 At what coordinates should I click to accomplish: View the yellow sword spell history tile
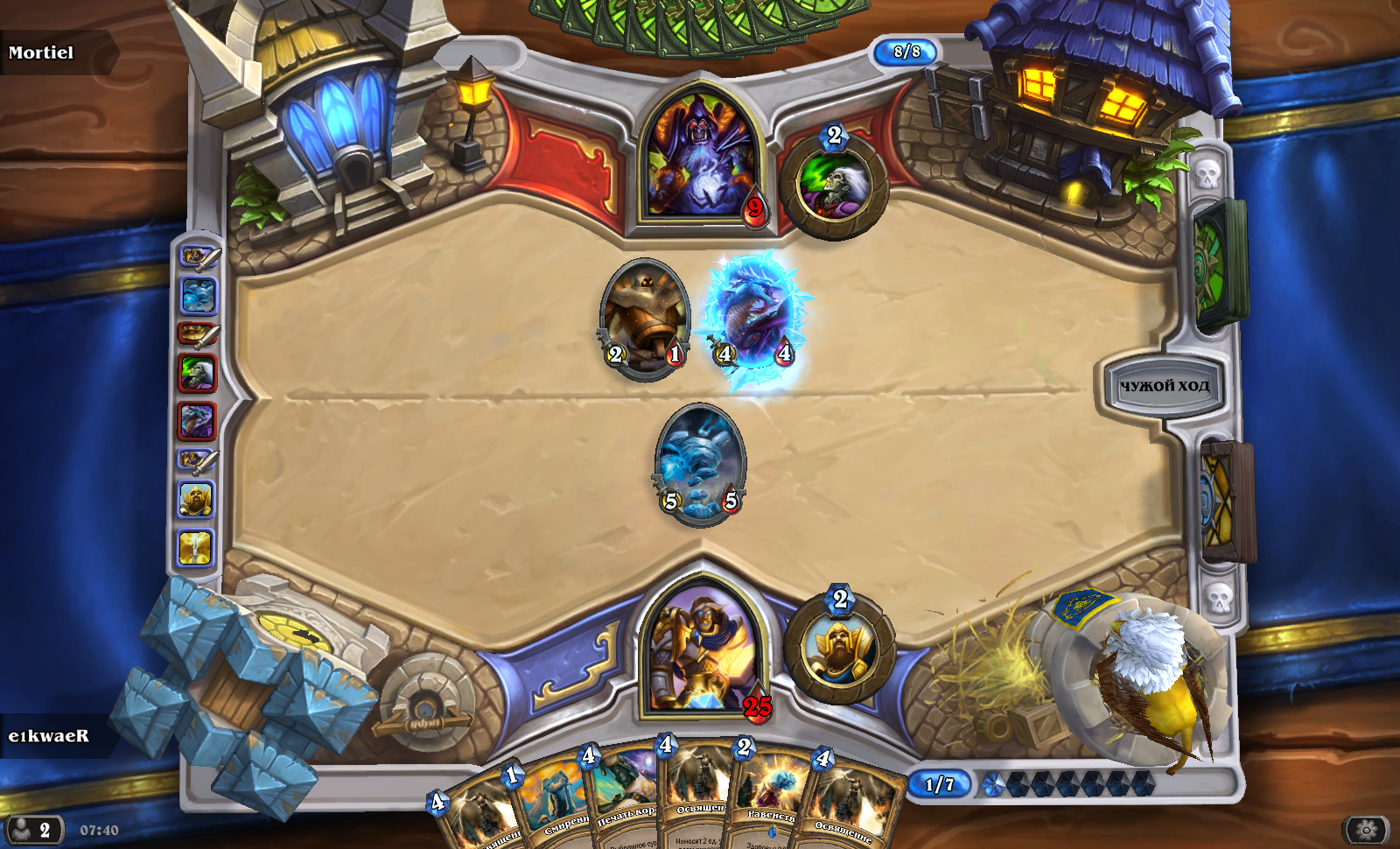[196, 548]
